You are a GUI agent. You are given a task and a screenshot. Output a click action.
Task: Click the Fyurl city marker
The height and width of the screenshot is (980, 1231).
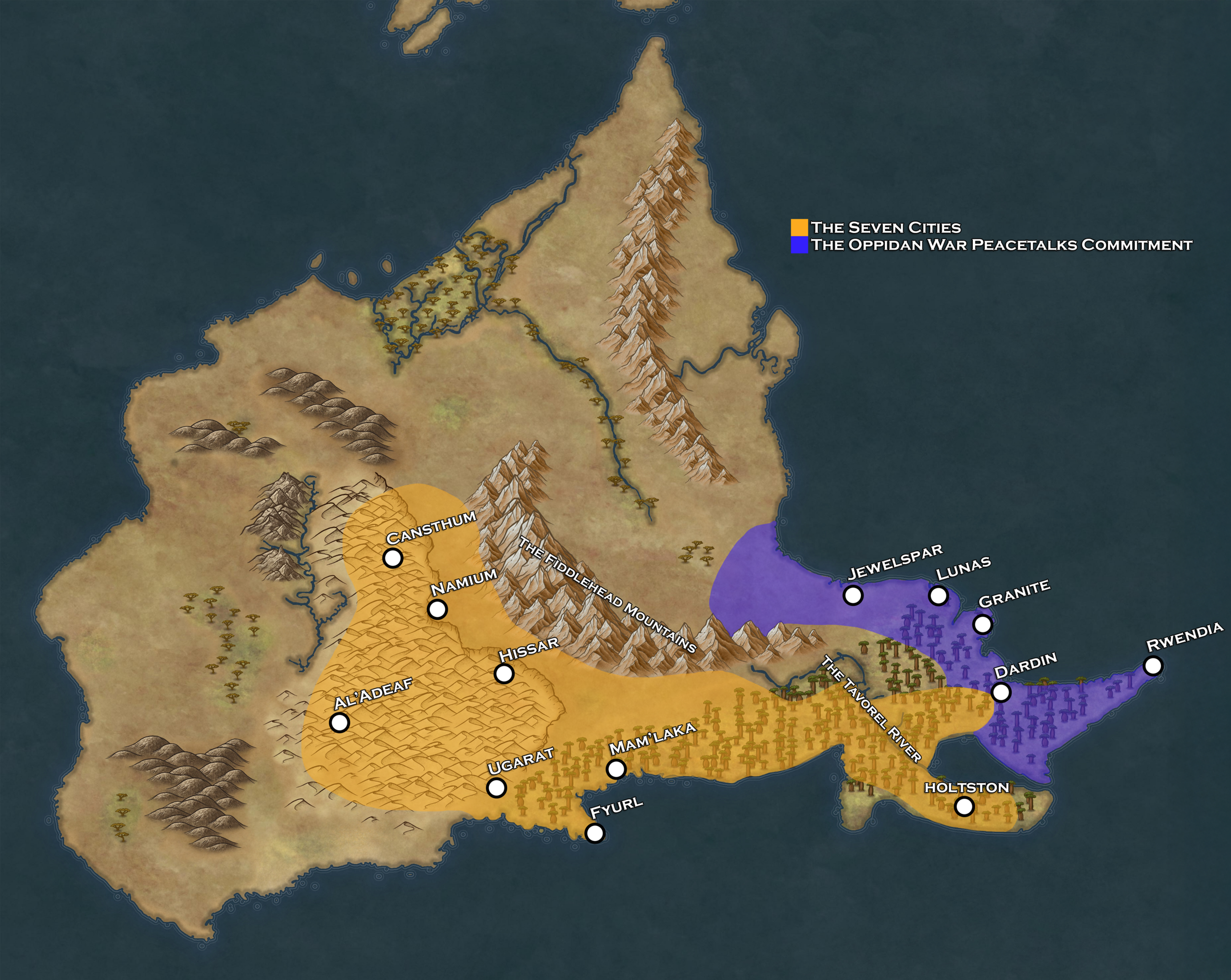point(595,833)
